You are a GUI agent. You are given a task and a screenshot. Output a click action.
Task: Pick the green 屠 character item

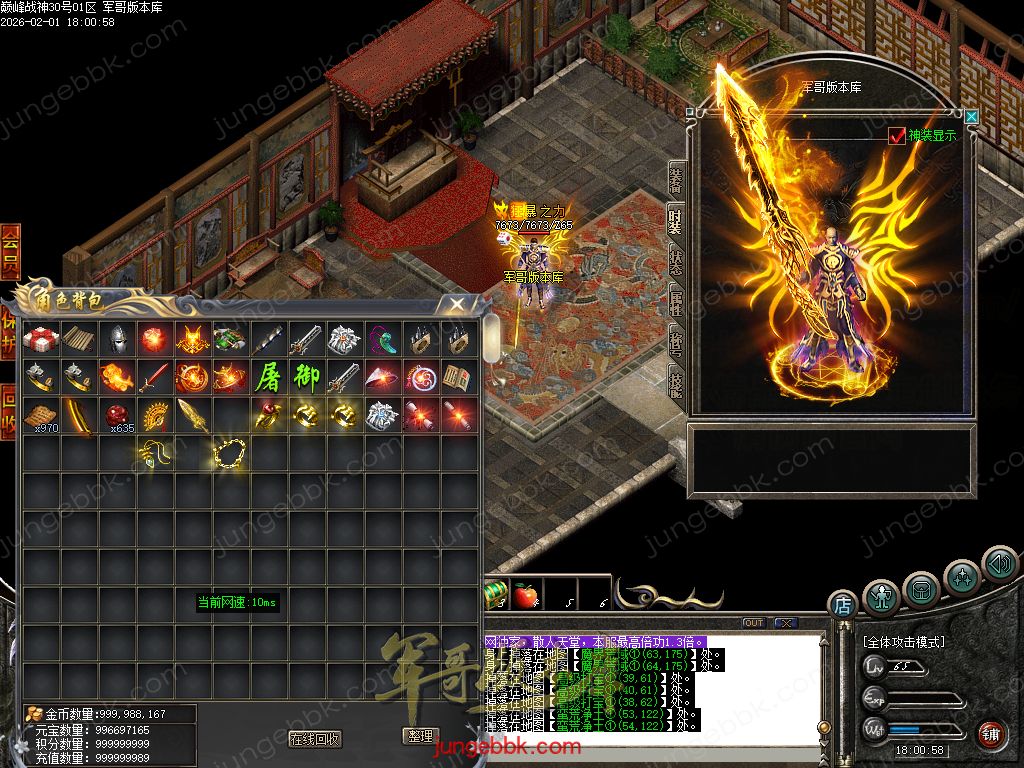268,377
